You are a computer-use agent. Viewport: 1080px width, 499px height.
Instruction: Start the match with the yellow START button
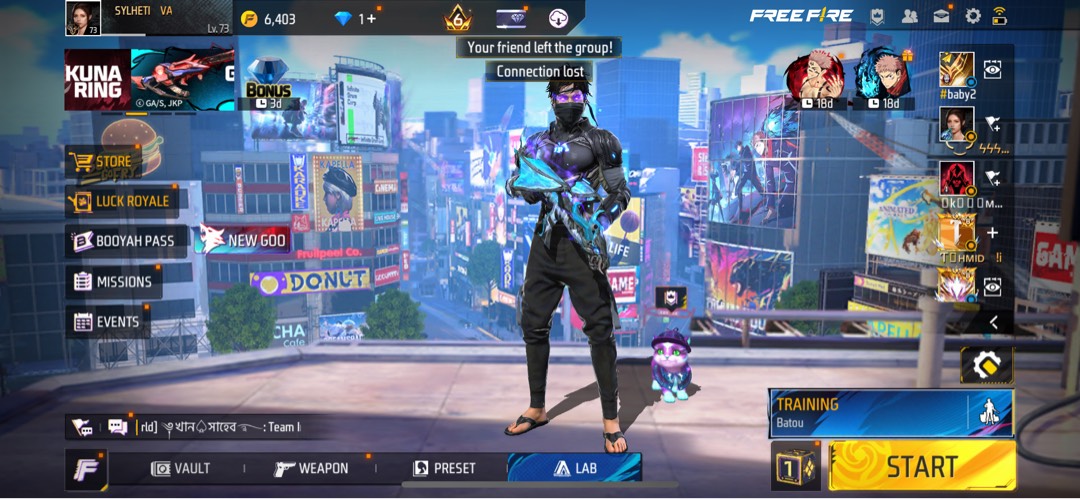click(x=921, y=465)
